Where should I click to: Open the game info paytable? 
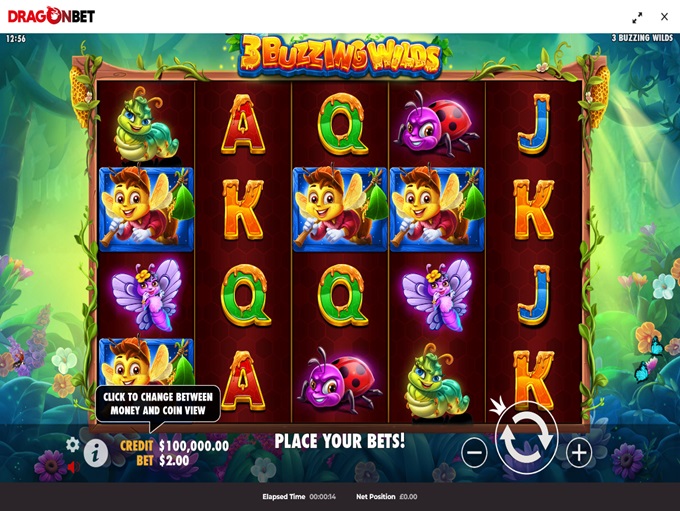96,453
